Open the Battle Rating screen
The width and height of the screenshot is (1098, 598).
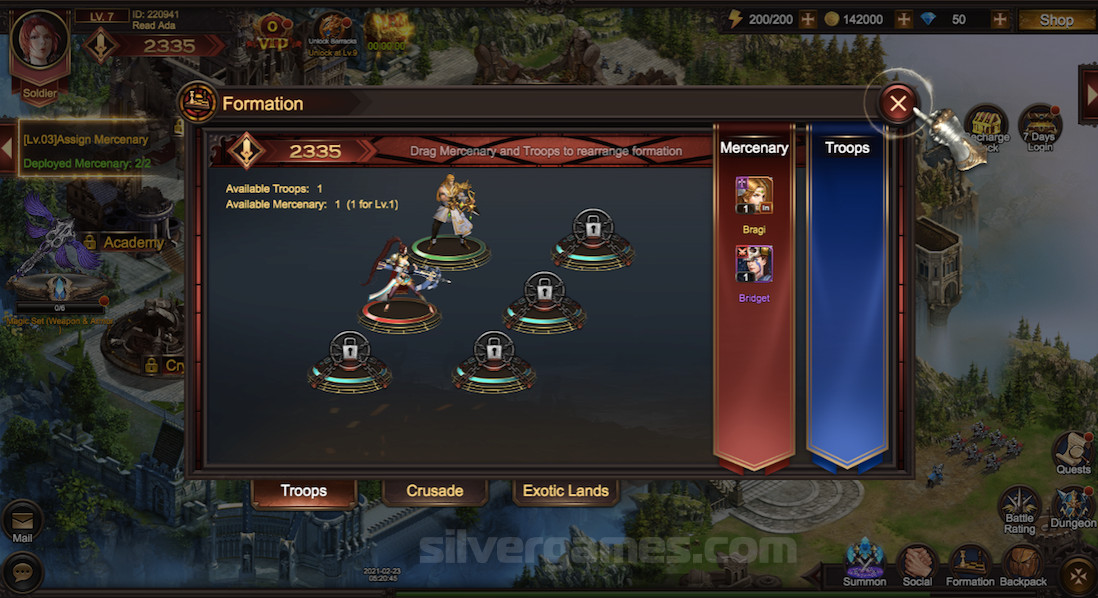pyautogui.click(x=1020, y=507)
